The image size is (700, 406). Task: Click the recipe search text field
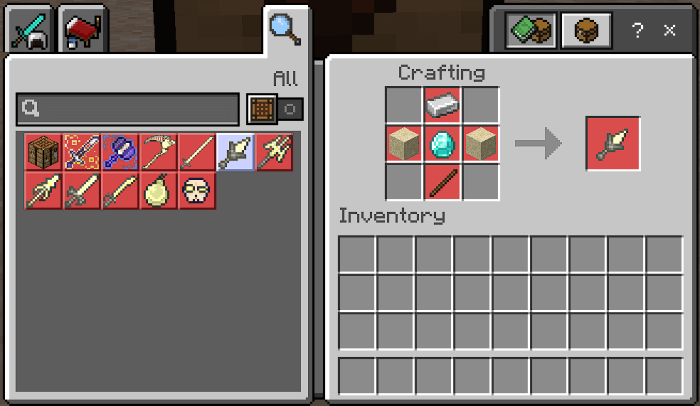(x=128, y=108)
